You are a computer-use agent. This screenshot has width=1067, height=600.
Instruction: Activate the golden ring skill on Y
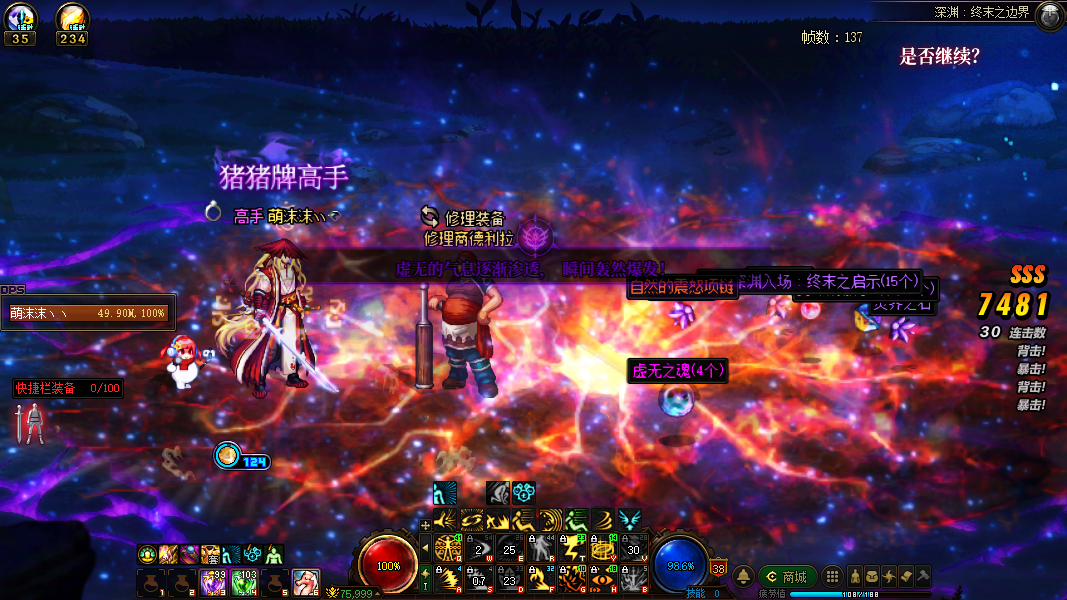[603, 547]
